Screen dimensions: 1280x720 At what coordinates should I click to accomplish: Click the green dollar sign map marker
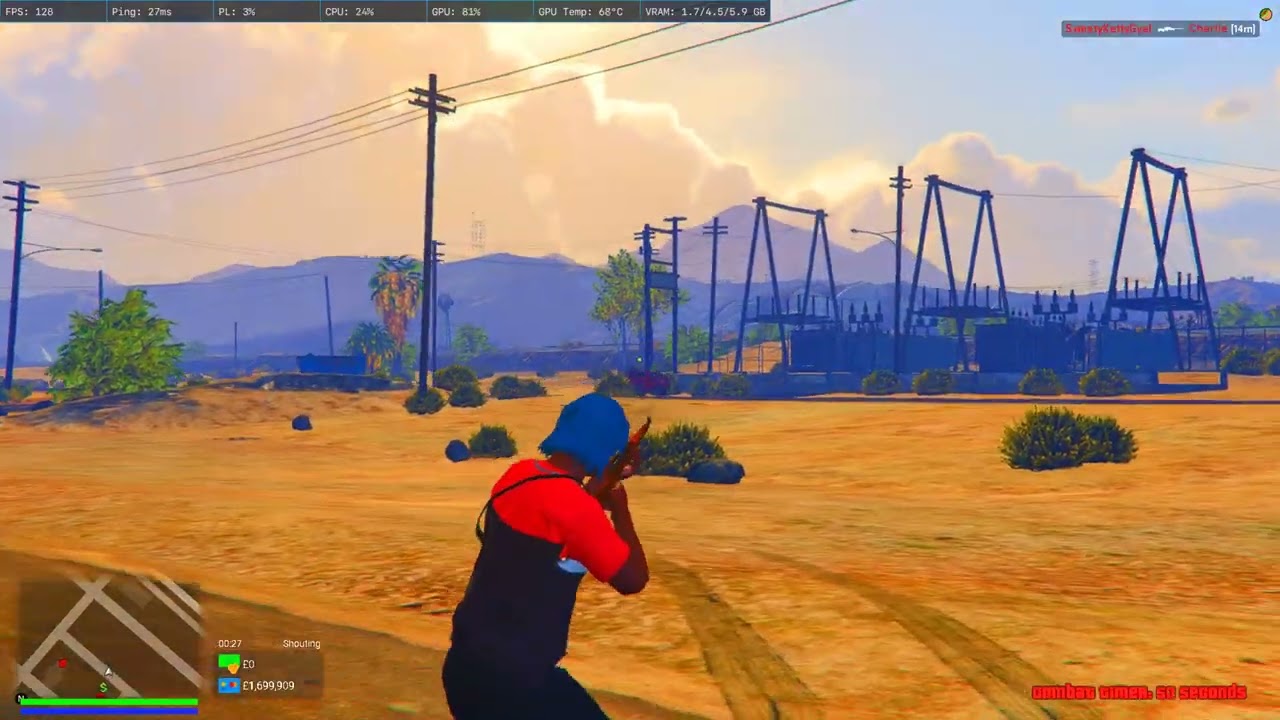[103, 687]
